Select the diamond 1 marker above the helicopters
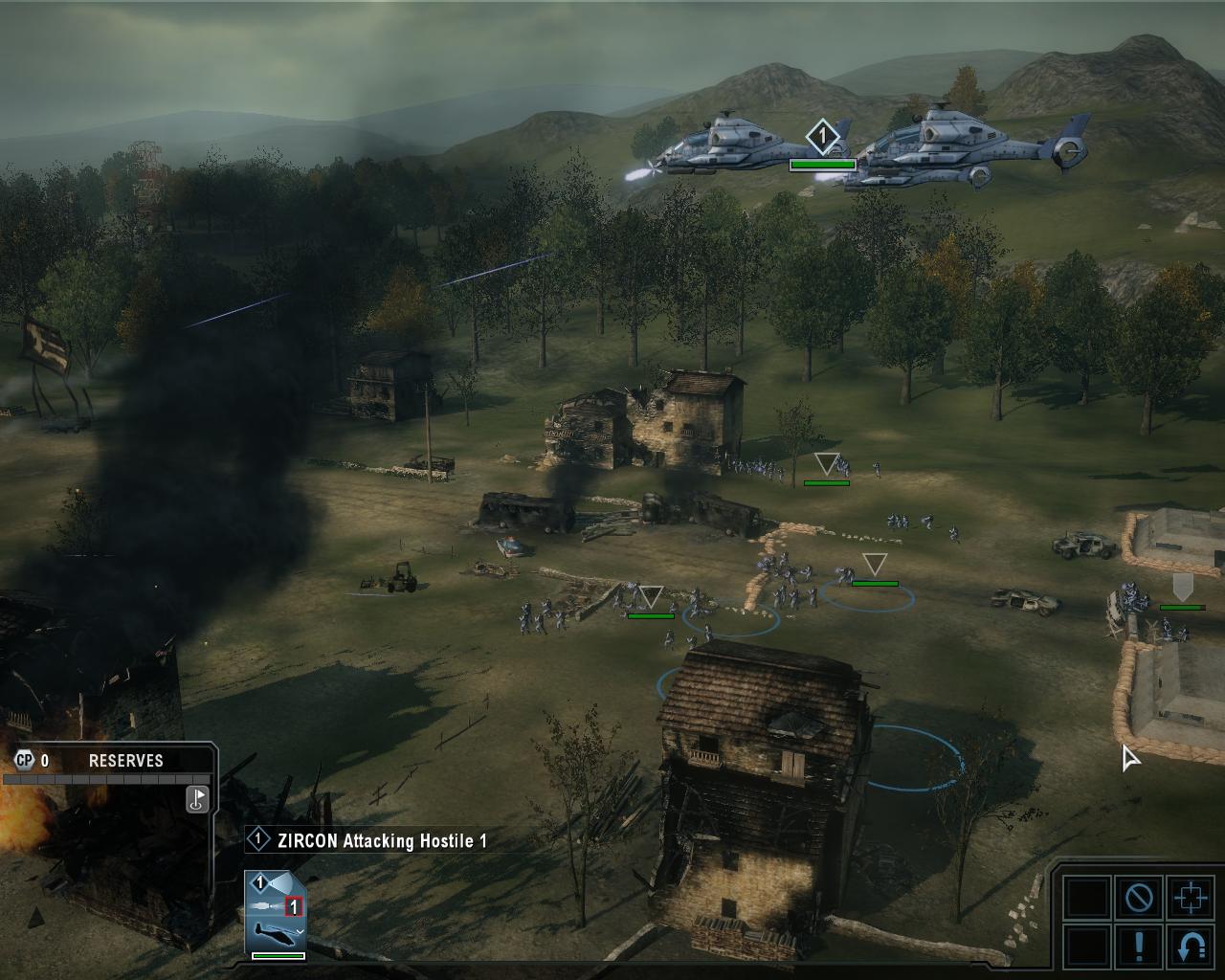Viewport: 1225px width, 980px height. (821, 137)
